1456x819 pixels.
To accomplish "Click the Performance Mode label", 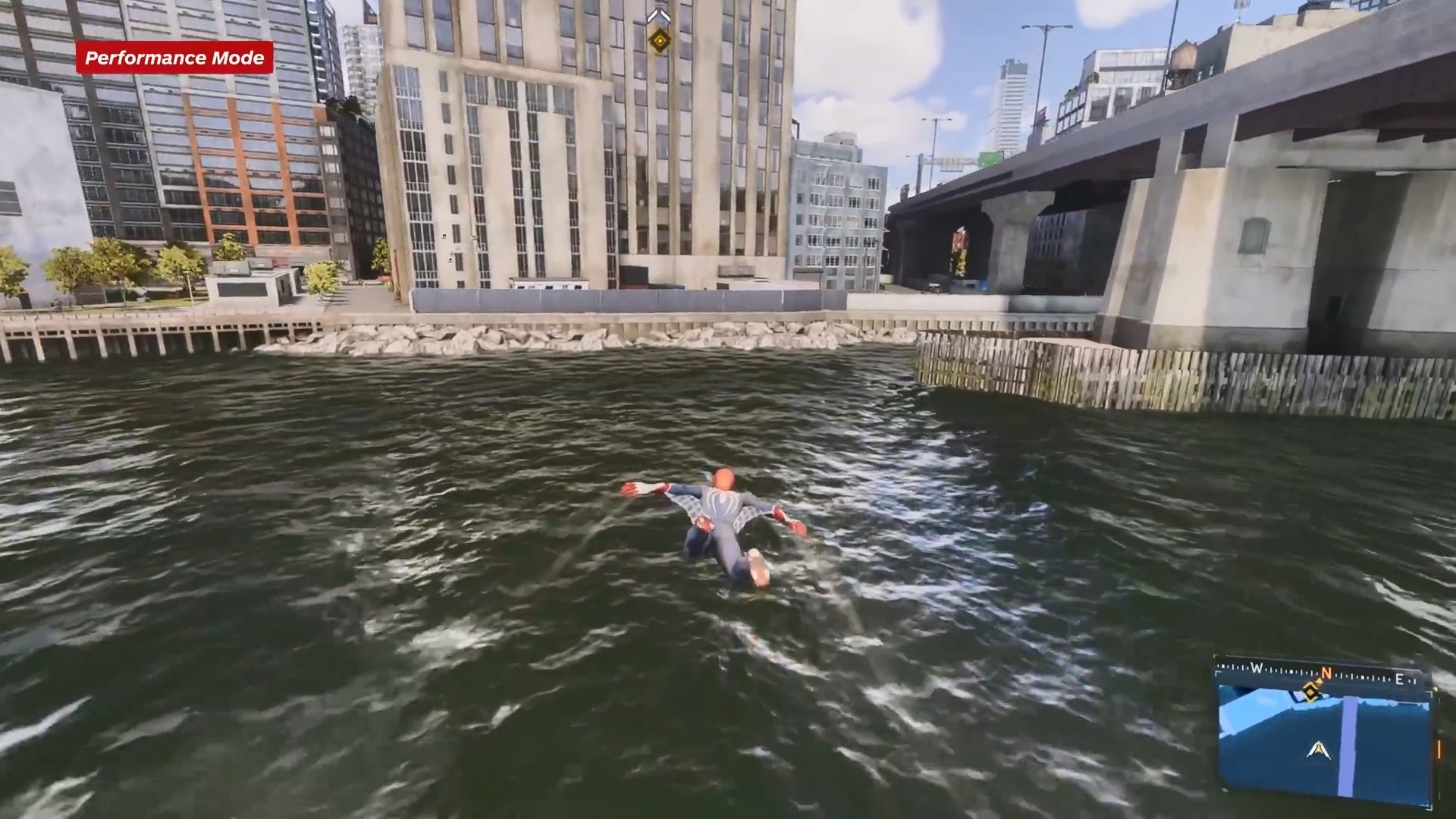I will pos(174,58).
